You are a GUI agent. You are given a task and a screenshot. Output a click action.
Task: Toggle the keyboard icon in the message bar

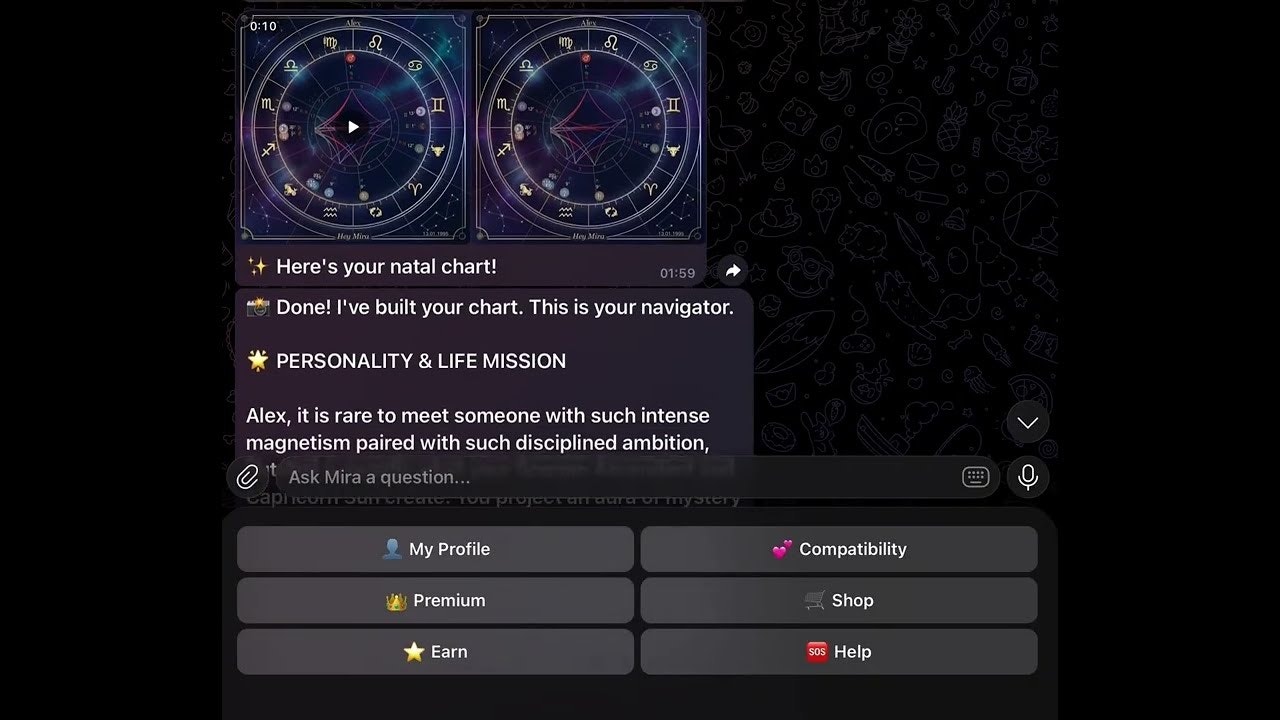tap(975, 477)
